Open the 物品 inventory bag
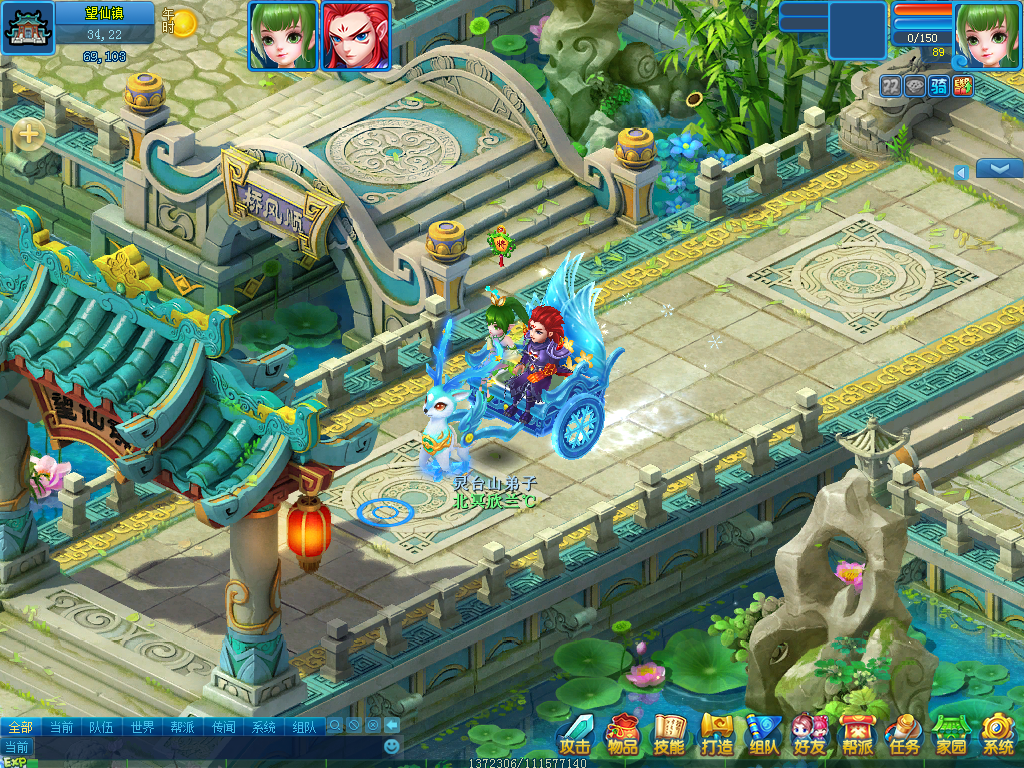1024x768 pixels. point(622,735)
